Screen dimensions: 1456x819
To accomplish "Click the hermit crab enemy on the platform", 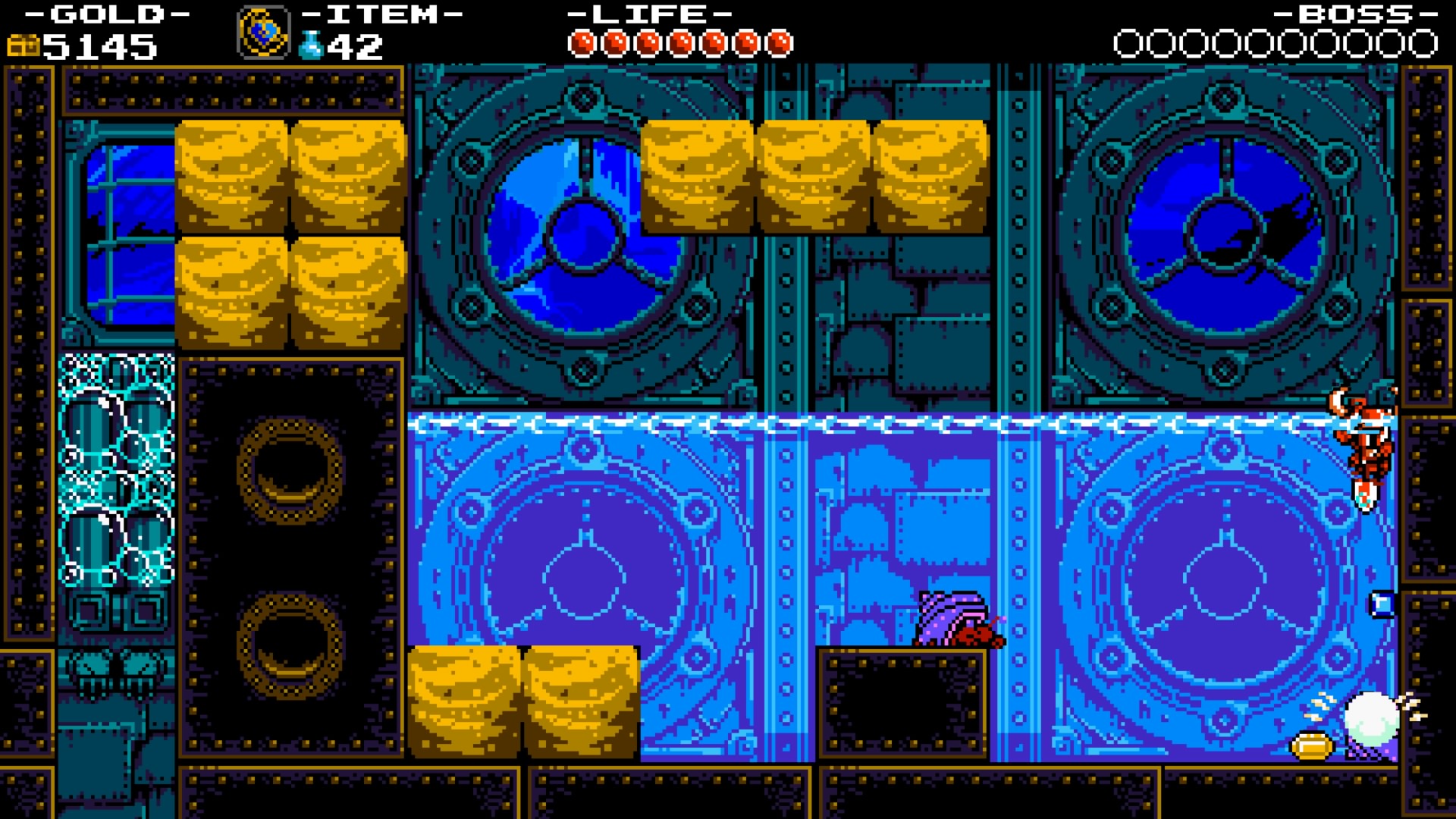I will (x=953, y=622).
